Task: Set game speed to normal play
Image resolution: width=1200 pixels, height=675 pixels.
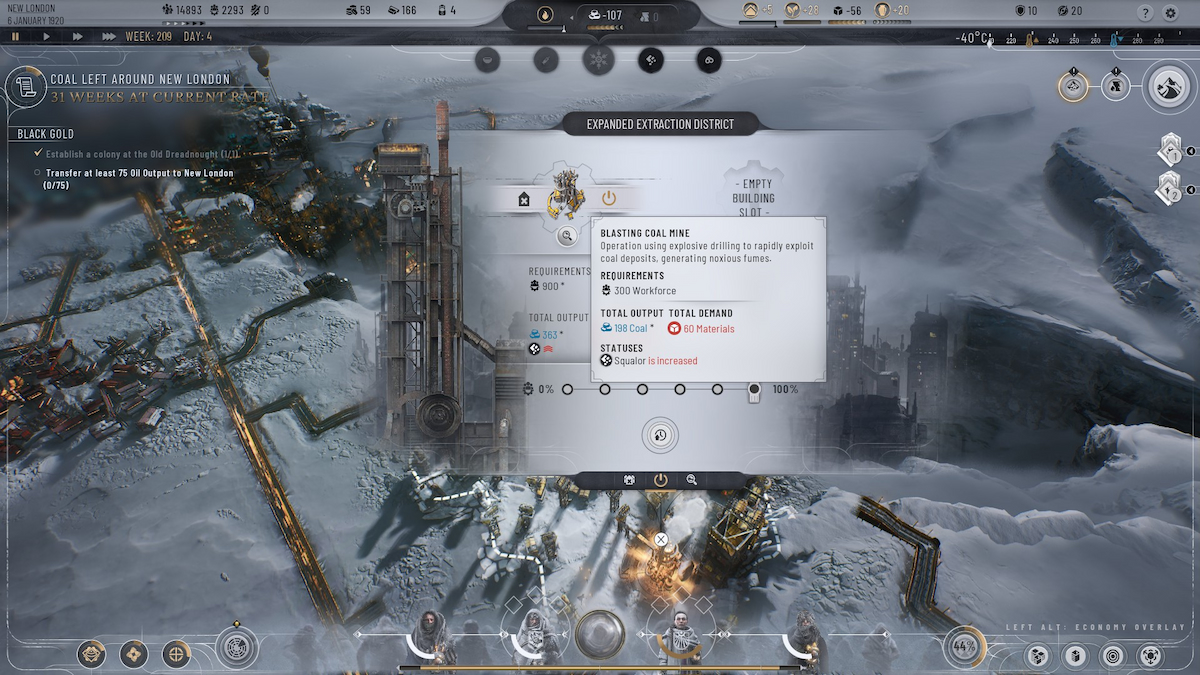Action: click(46, 36)
